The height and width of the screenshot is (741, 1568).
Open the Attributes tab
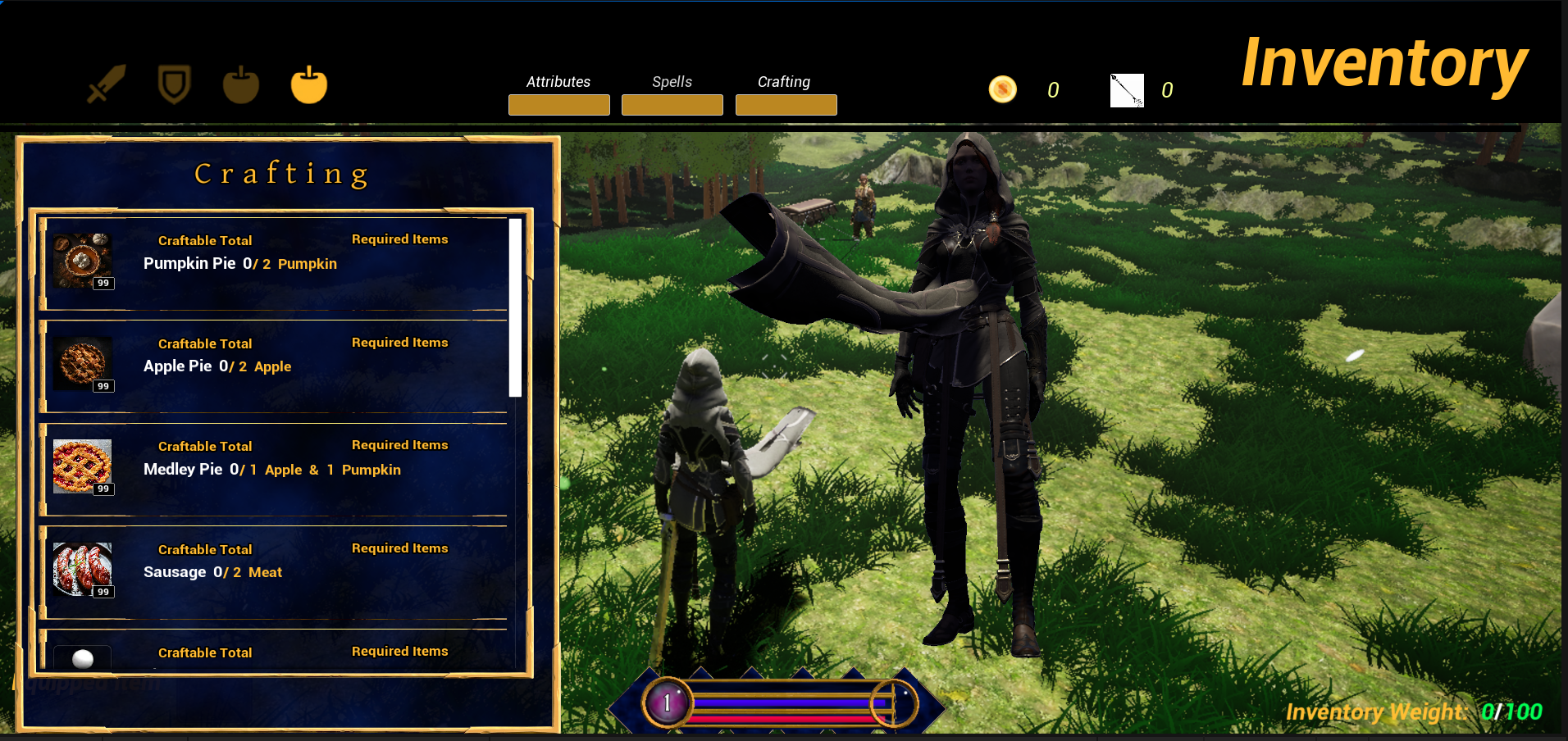(x=558, y=104)
